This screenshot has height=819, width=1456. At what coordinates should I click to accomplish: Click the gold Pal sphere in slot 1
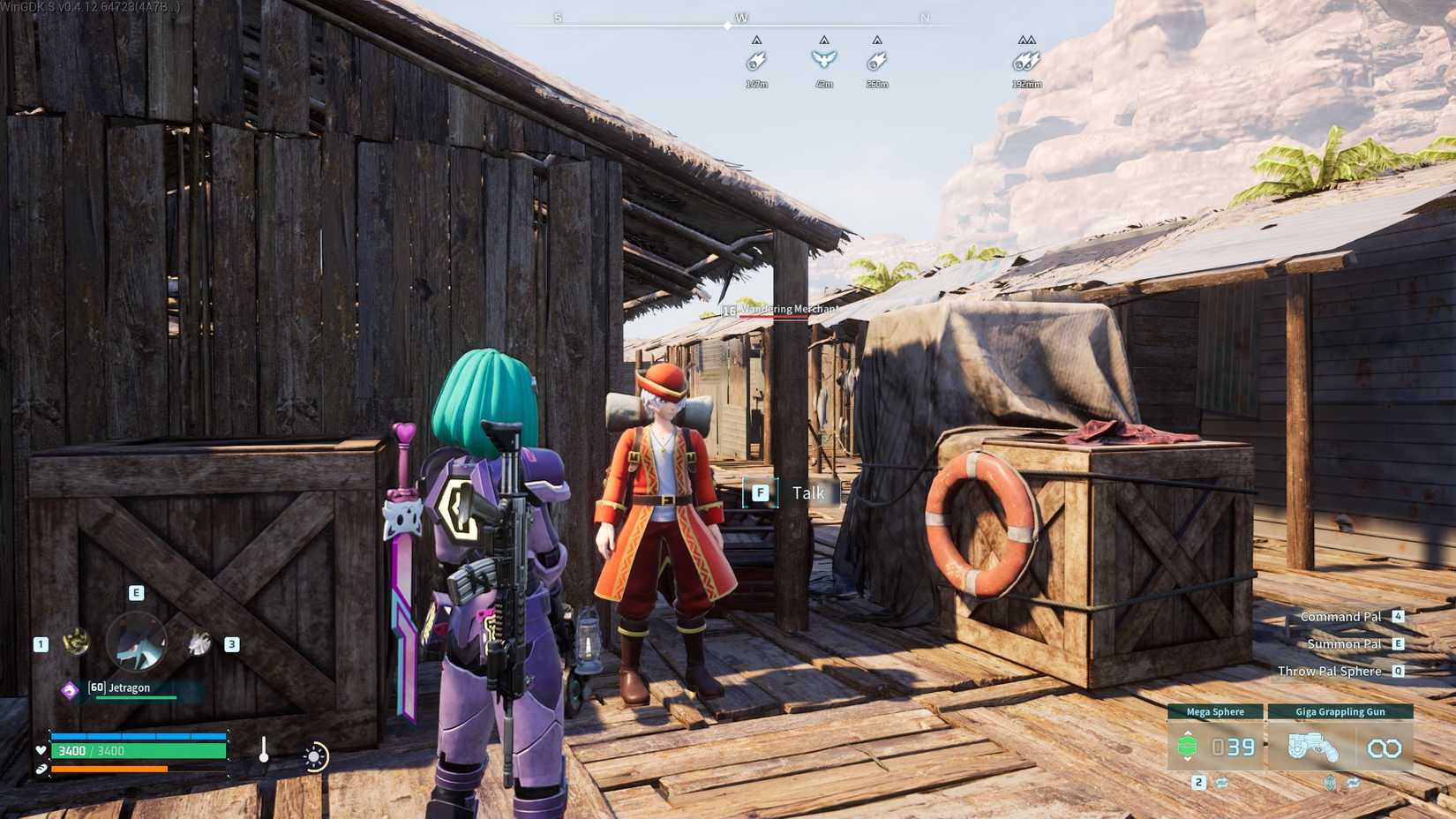(77, 641)
